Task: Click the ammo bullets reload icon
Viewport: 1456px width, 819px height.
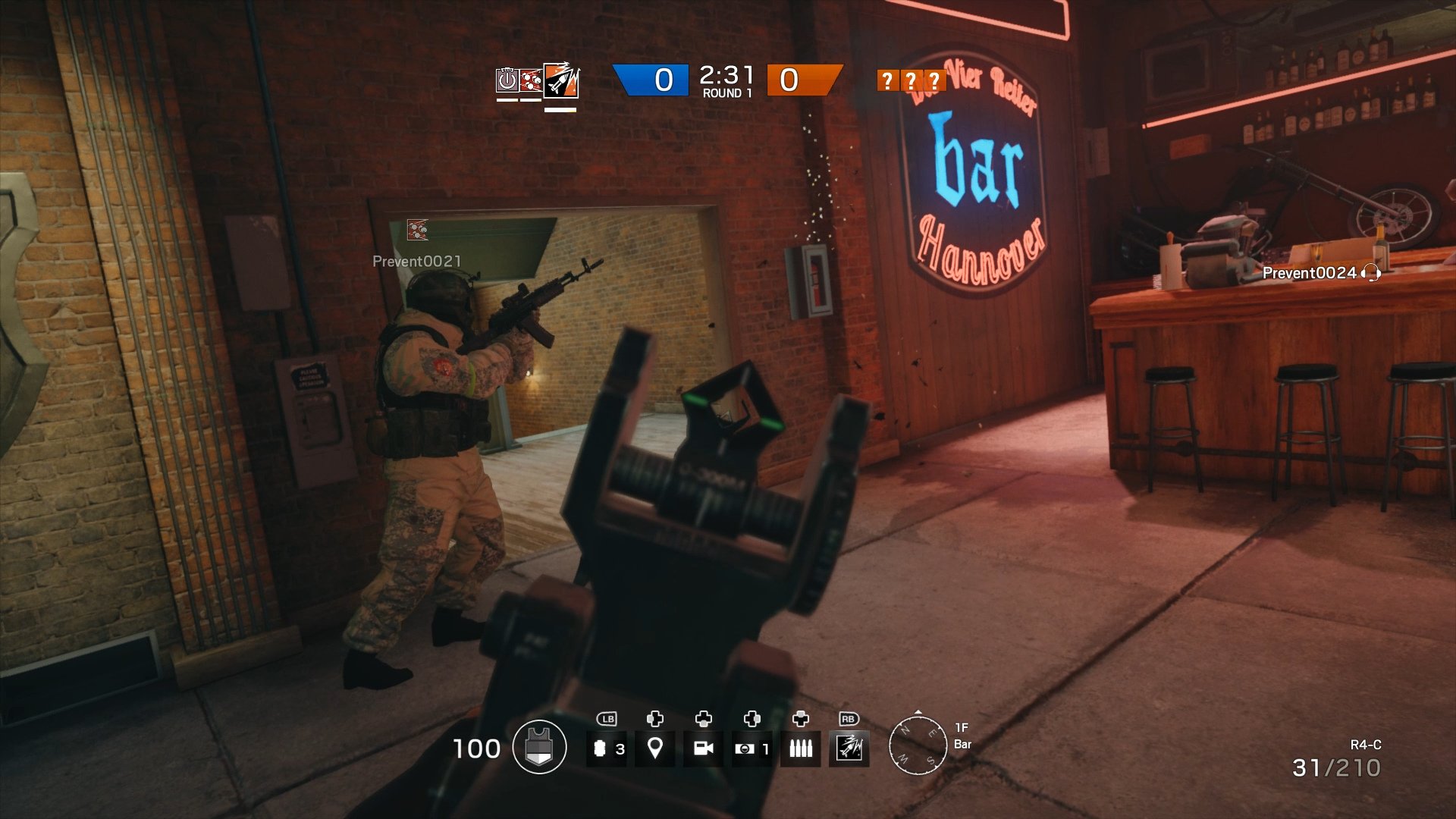Action: click(x=802, y=747)
